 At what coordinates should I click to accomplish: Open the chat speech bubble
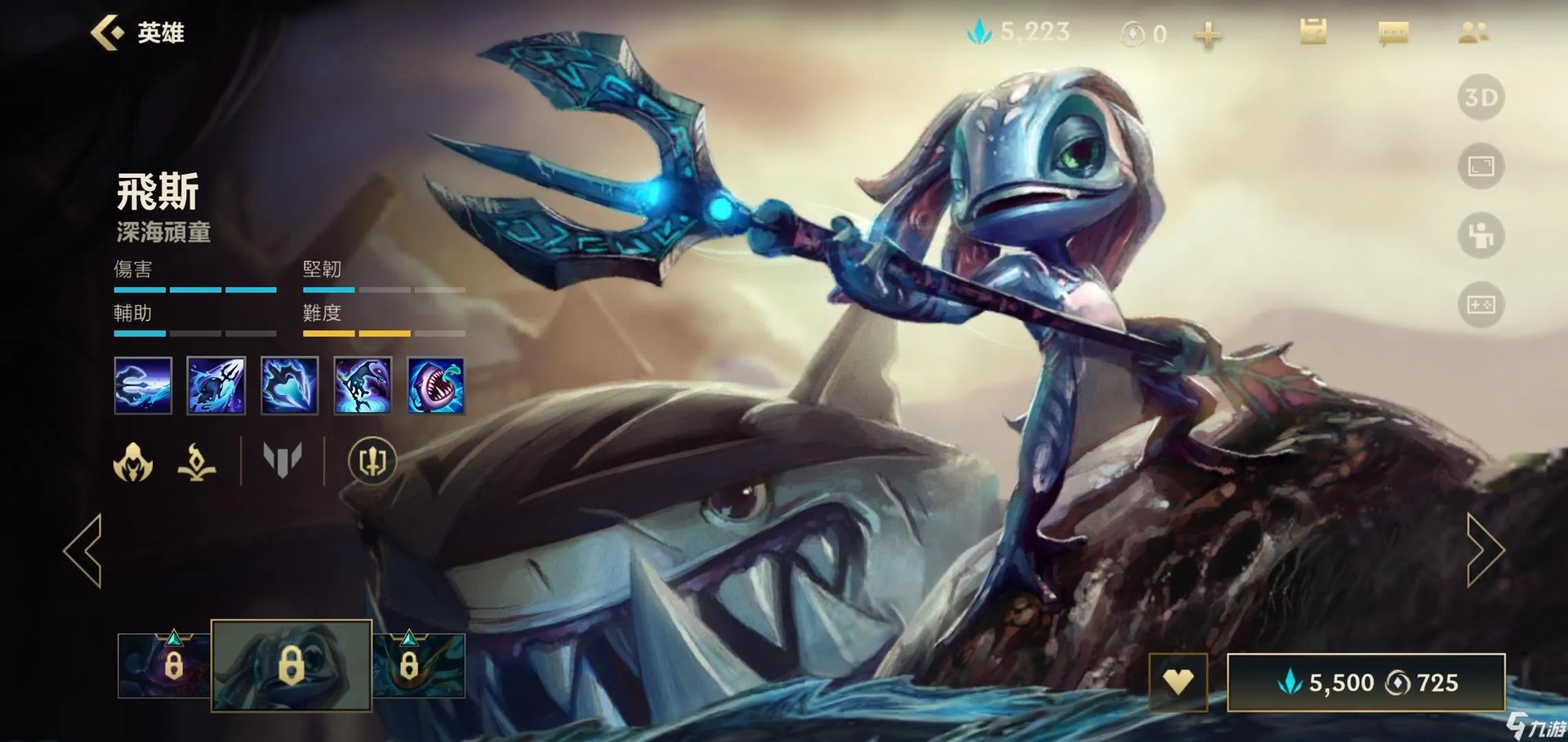click(1392, 33)
